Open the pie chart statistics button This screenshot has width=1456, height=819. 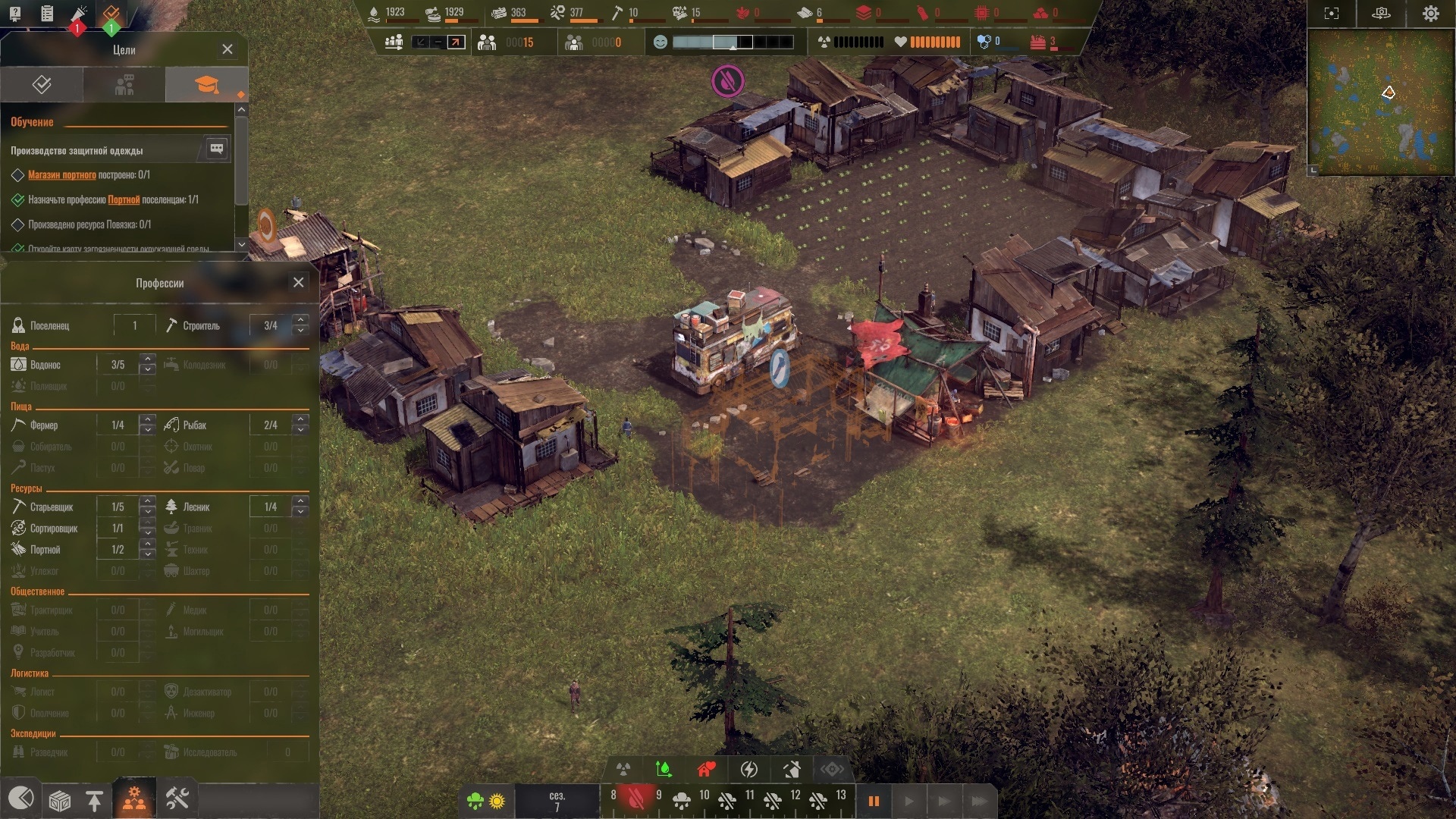20,799
